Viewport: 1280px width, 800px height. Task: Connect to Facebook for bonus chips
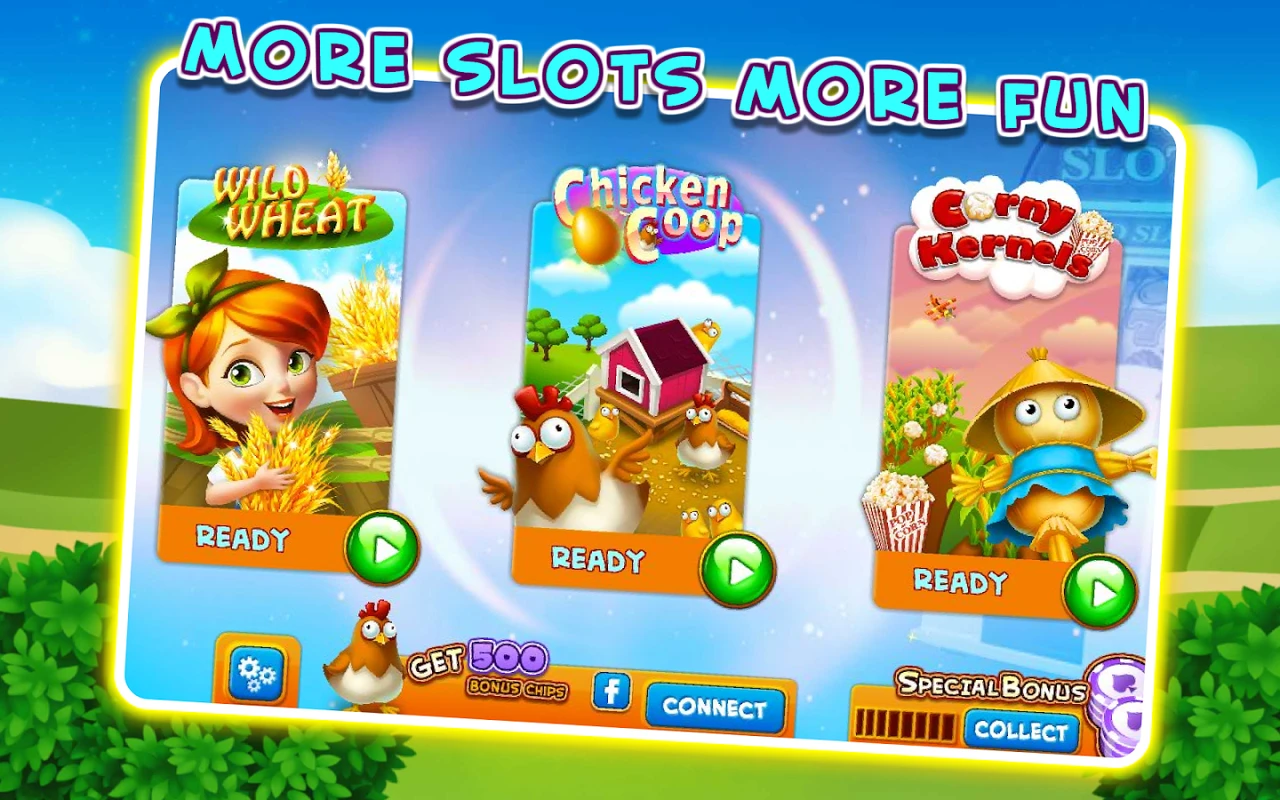tap(714, 707)
